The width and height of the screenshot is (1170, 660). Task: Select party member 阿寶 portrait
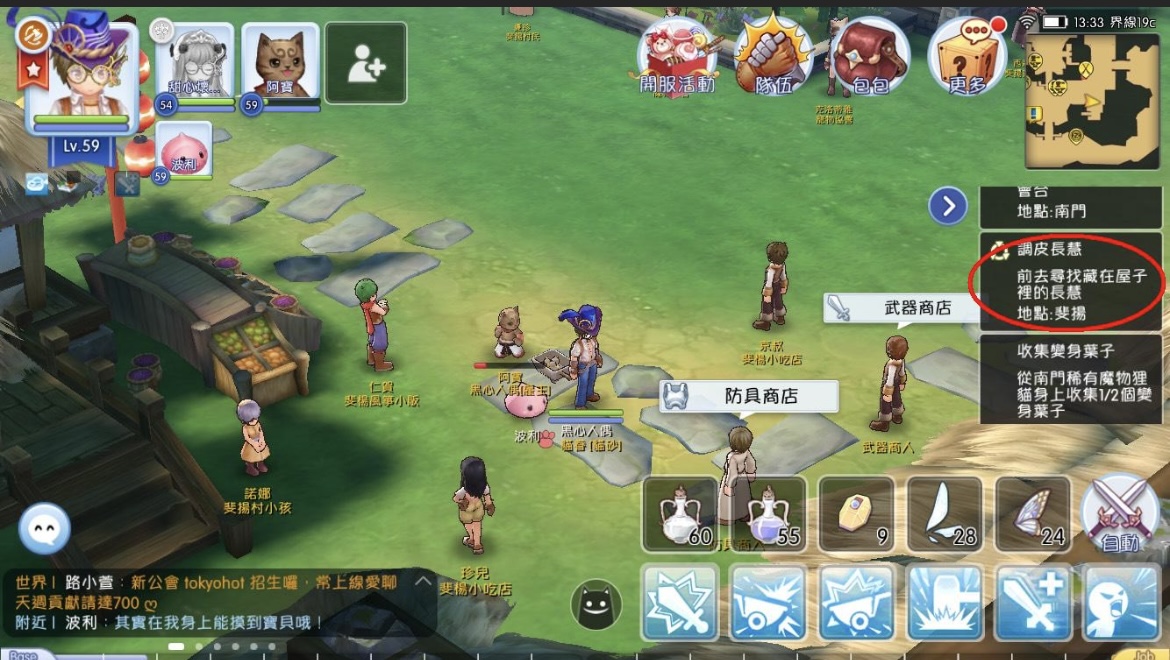[281, 62]
